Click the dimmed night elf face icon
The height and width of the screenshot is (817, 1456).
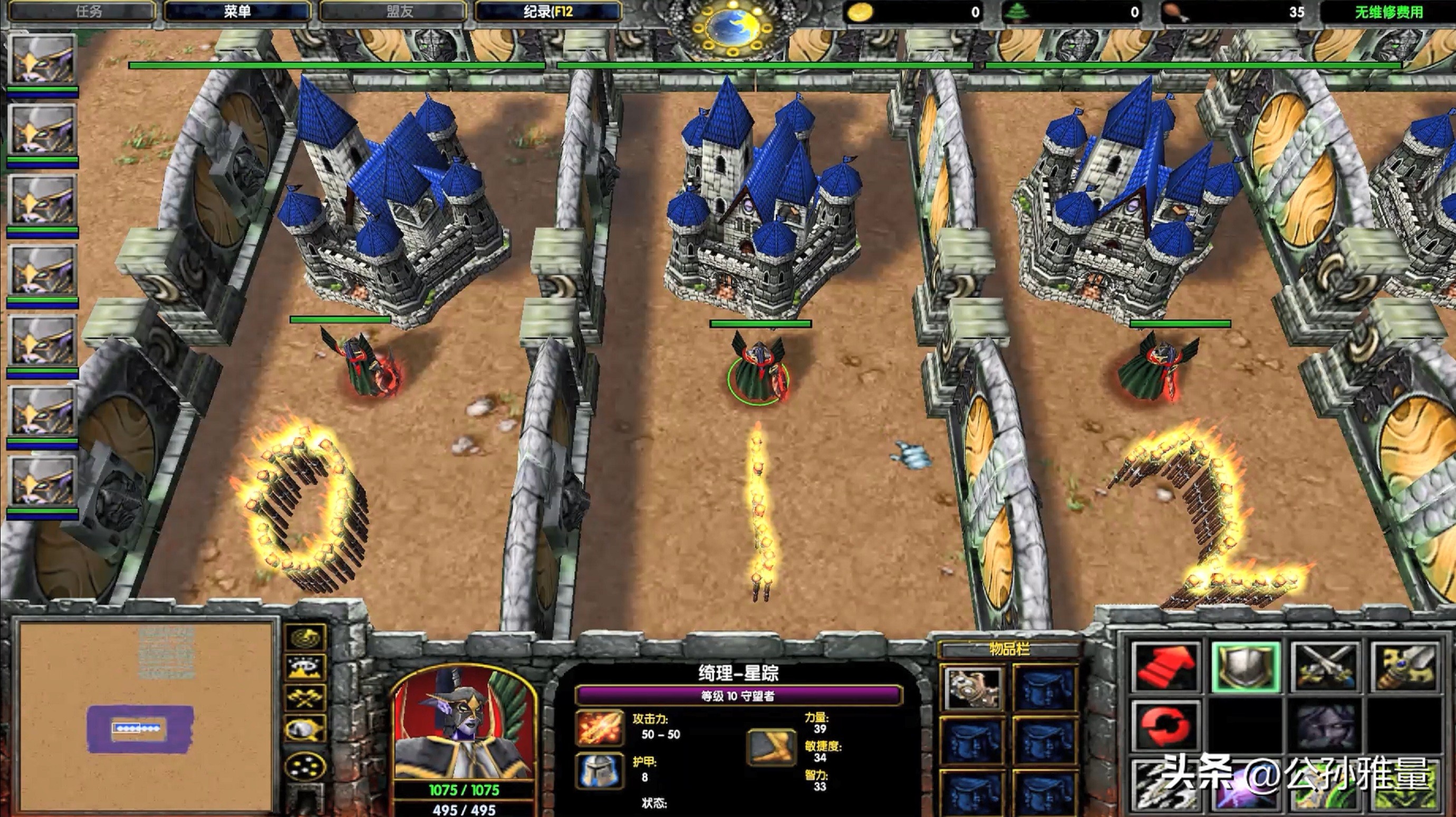point(1324,725)
